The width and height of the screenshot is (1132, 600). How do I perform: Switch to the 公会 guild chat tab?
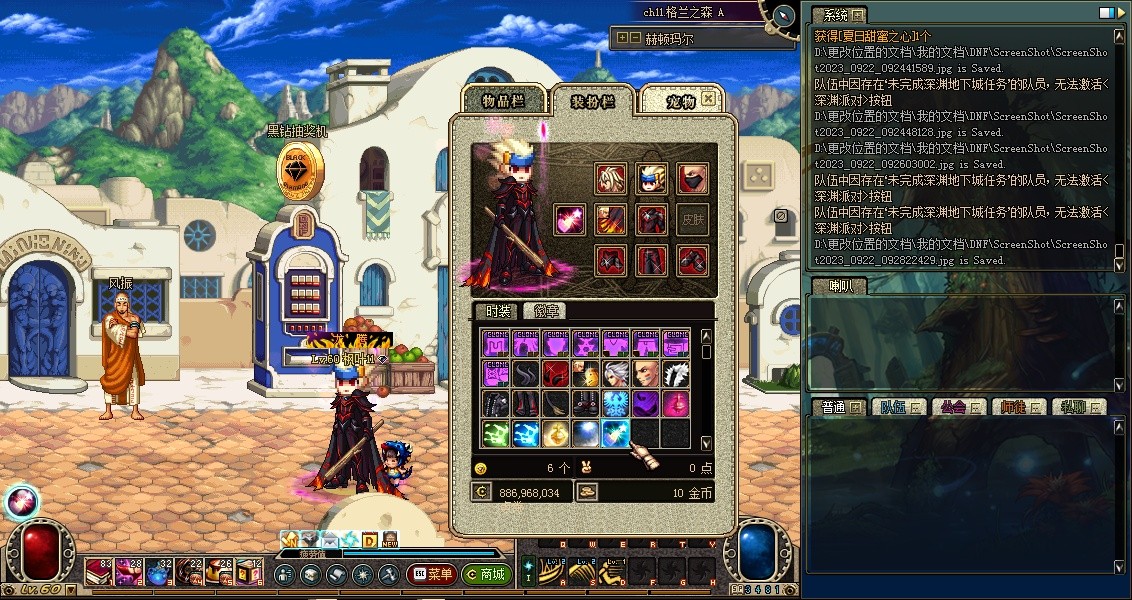950,407
